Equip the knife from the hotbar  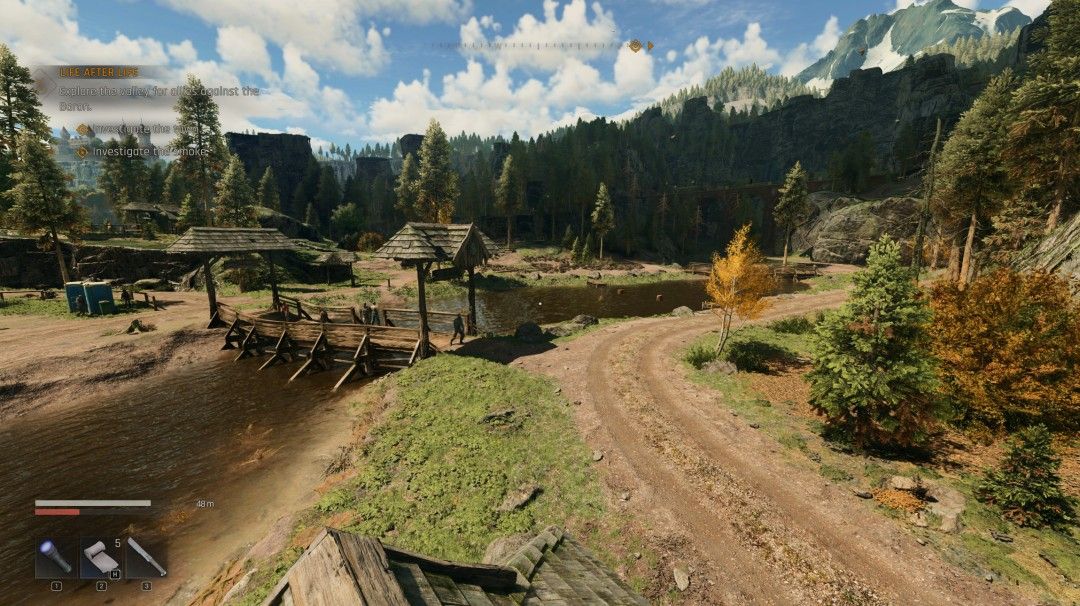pos(146,557)
